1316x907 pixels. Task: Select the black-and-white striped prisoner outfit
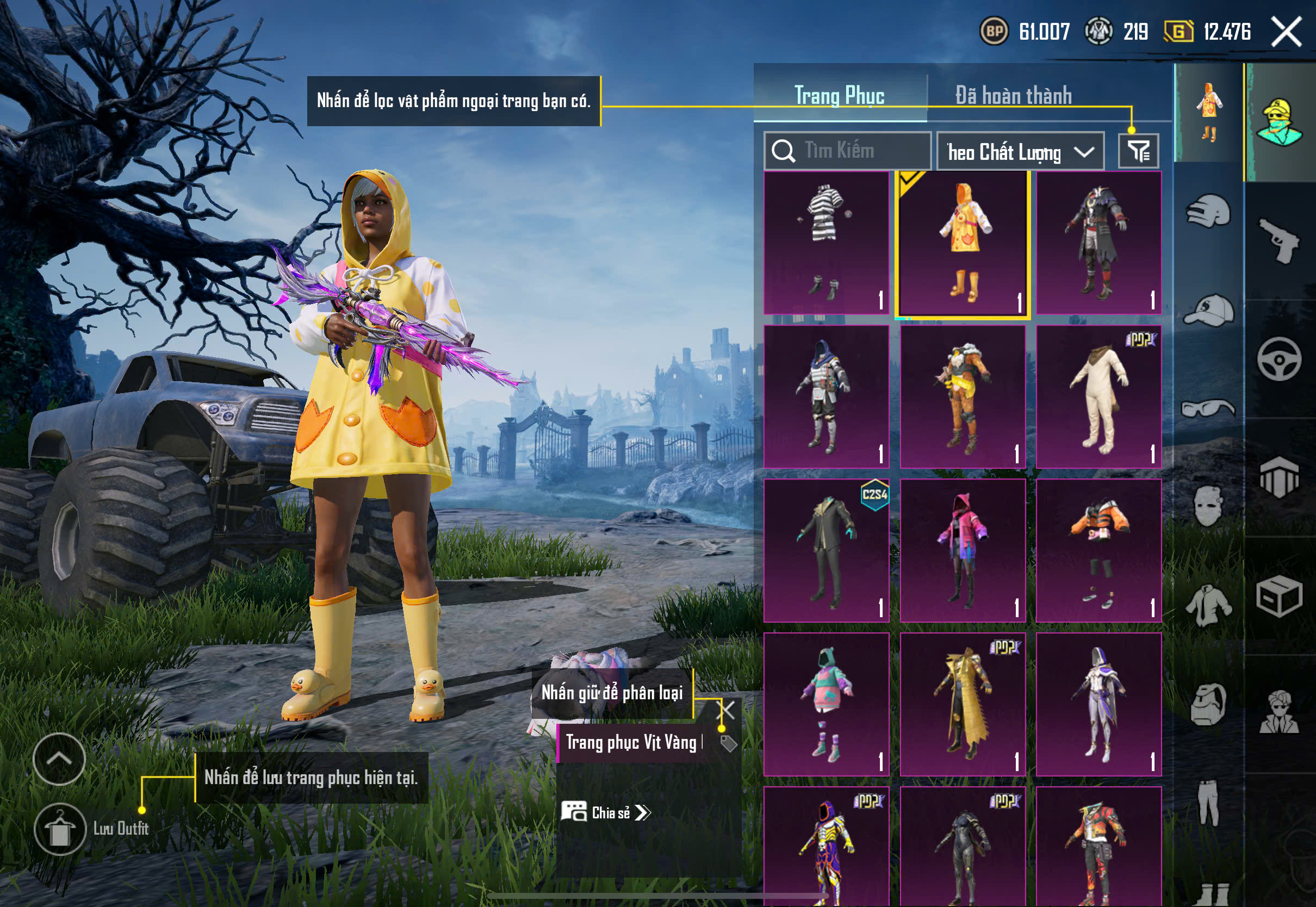click(826, 243)
